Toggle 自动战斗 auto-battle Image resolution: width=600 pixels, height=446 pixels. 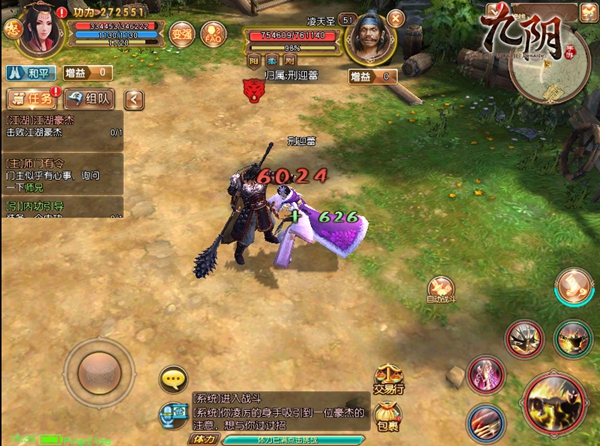[442, 288]
